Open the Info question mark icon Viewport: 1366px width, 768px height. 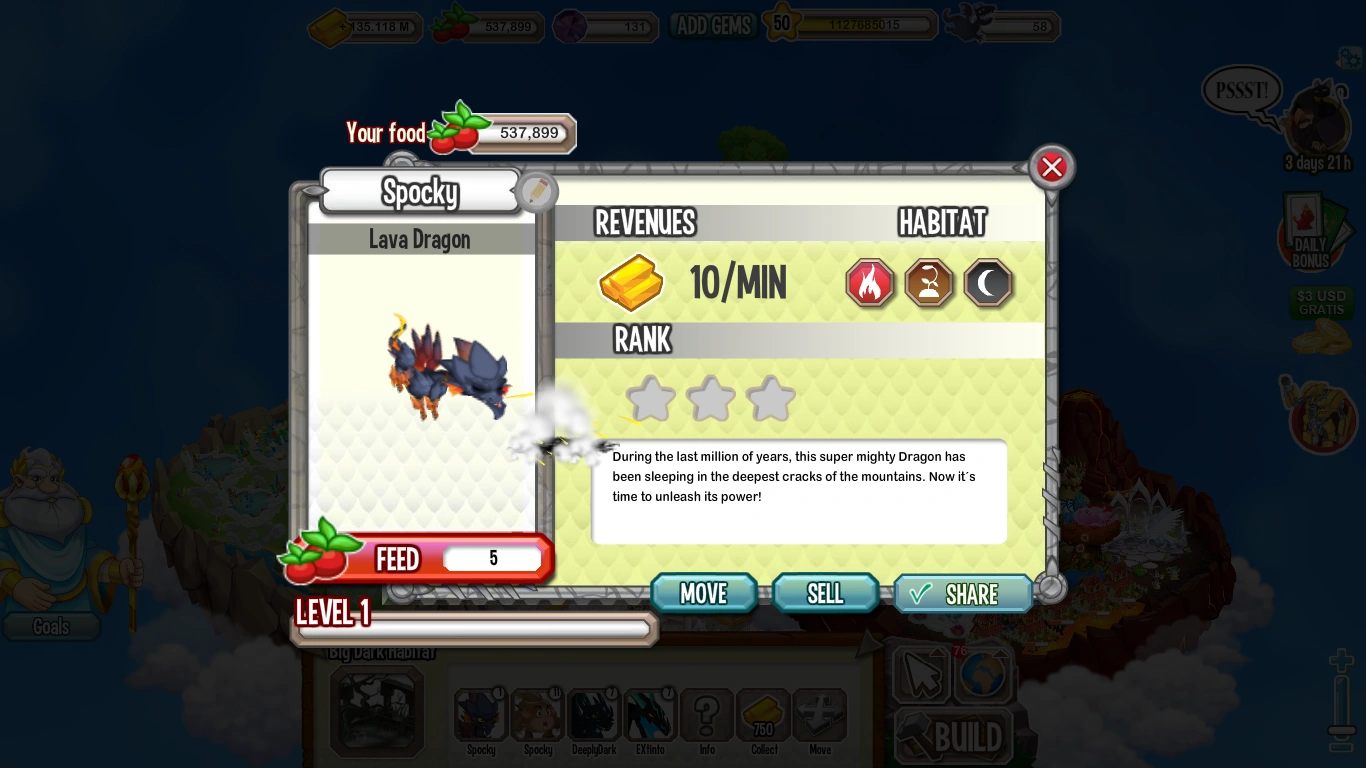click(x=707, y=715)
